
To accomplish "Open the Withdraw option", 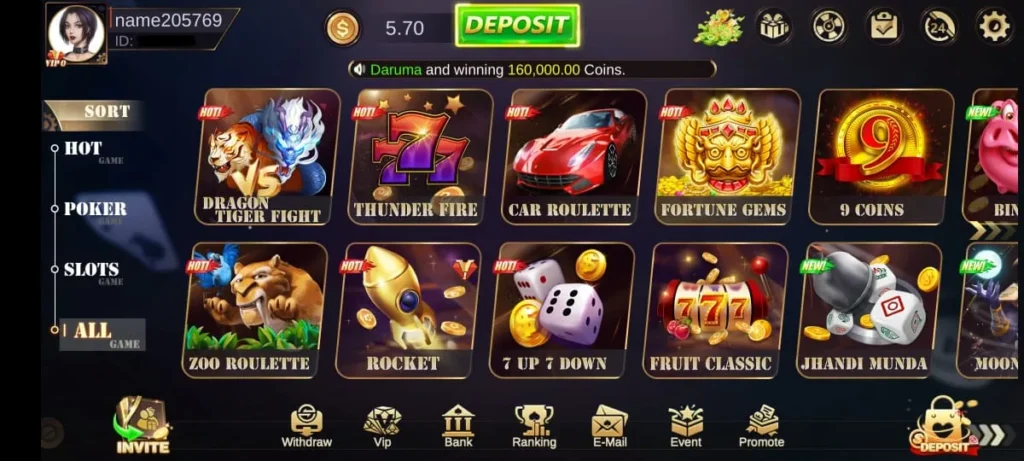I will (306, 427).
